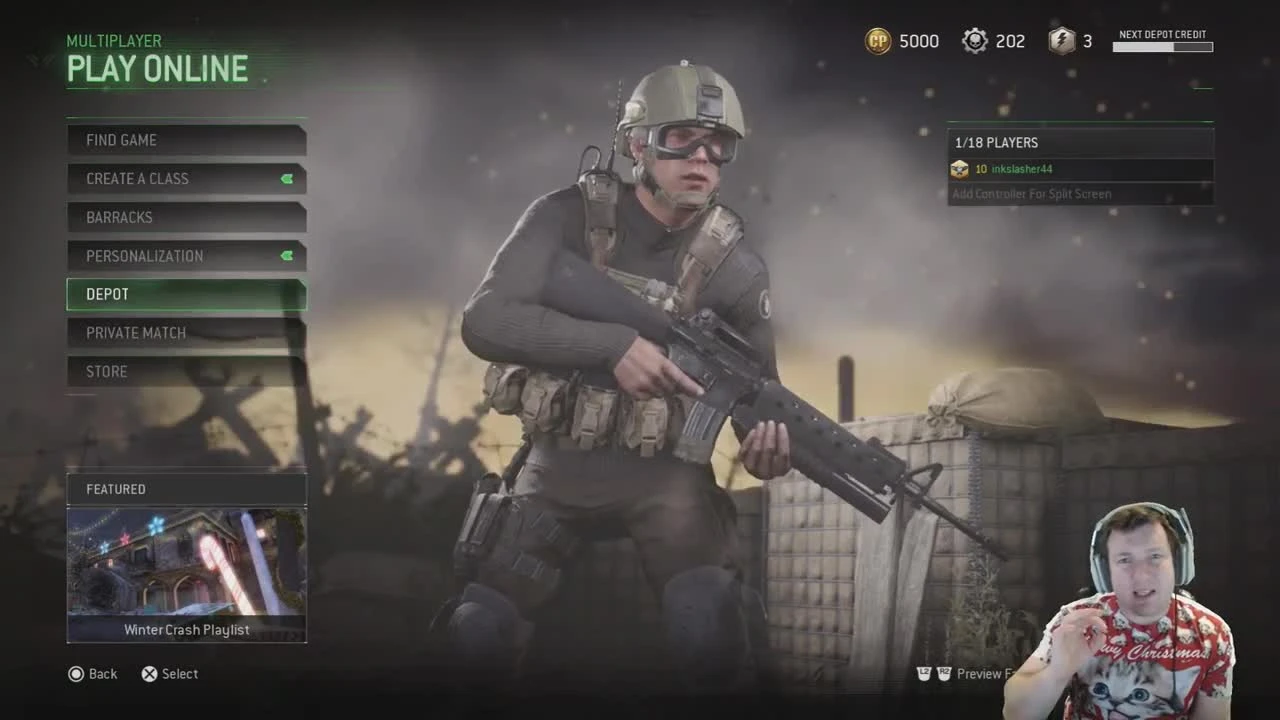
Task: Click the Next Depot Credit progress bar
Action: pyautogui.click(x=1162, y=47)
